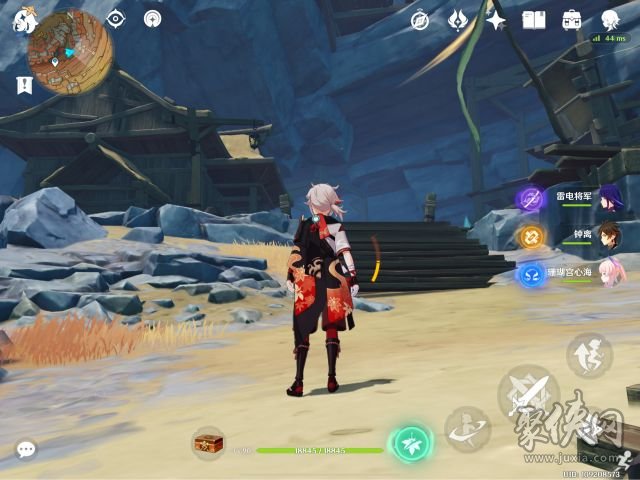This screenshot has width=640, height=480.
Task: Tap the concentric arcs star icon
Action: (x=152, y=18)
